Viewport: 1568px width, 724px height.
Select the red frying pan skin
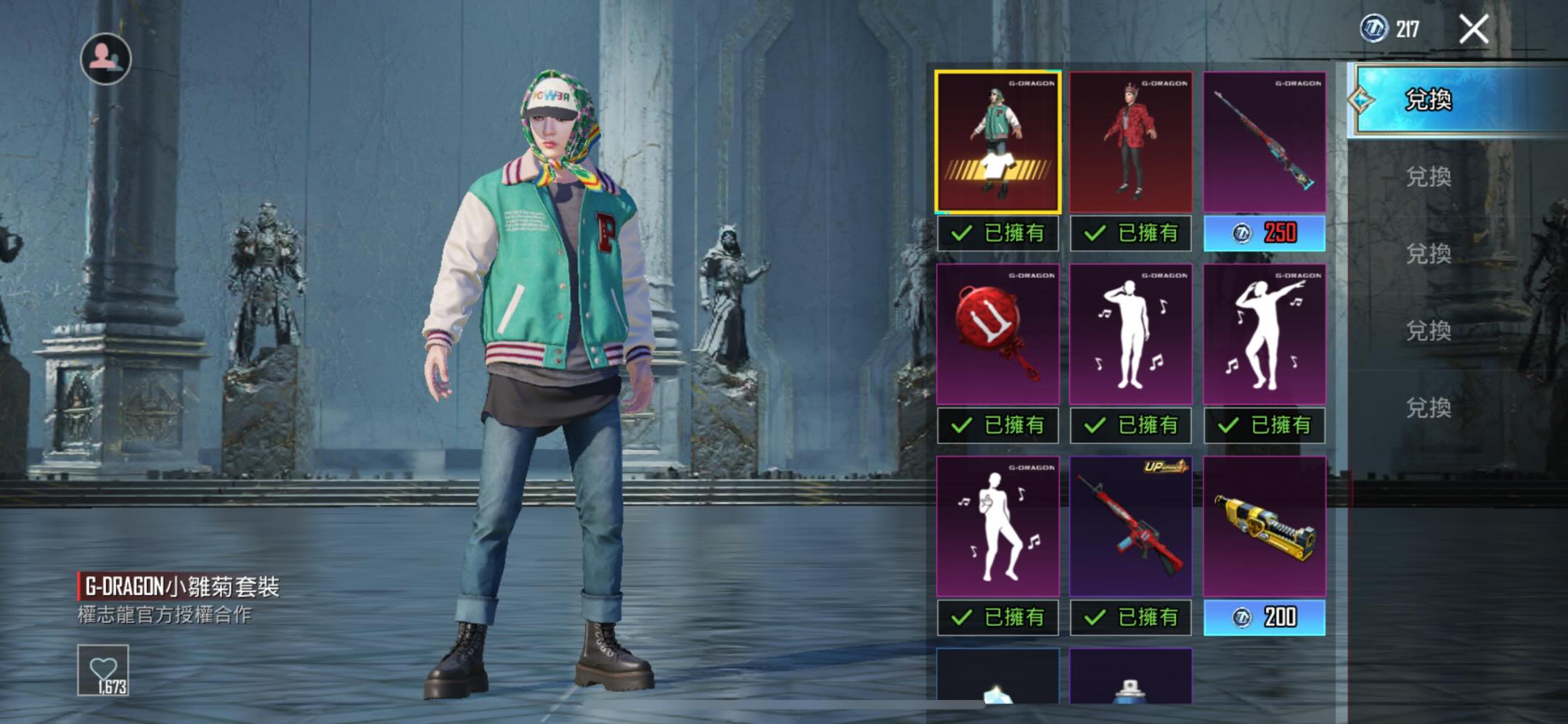pyautogui.click(x=998, y=334)
